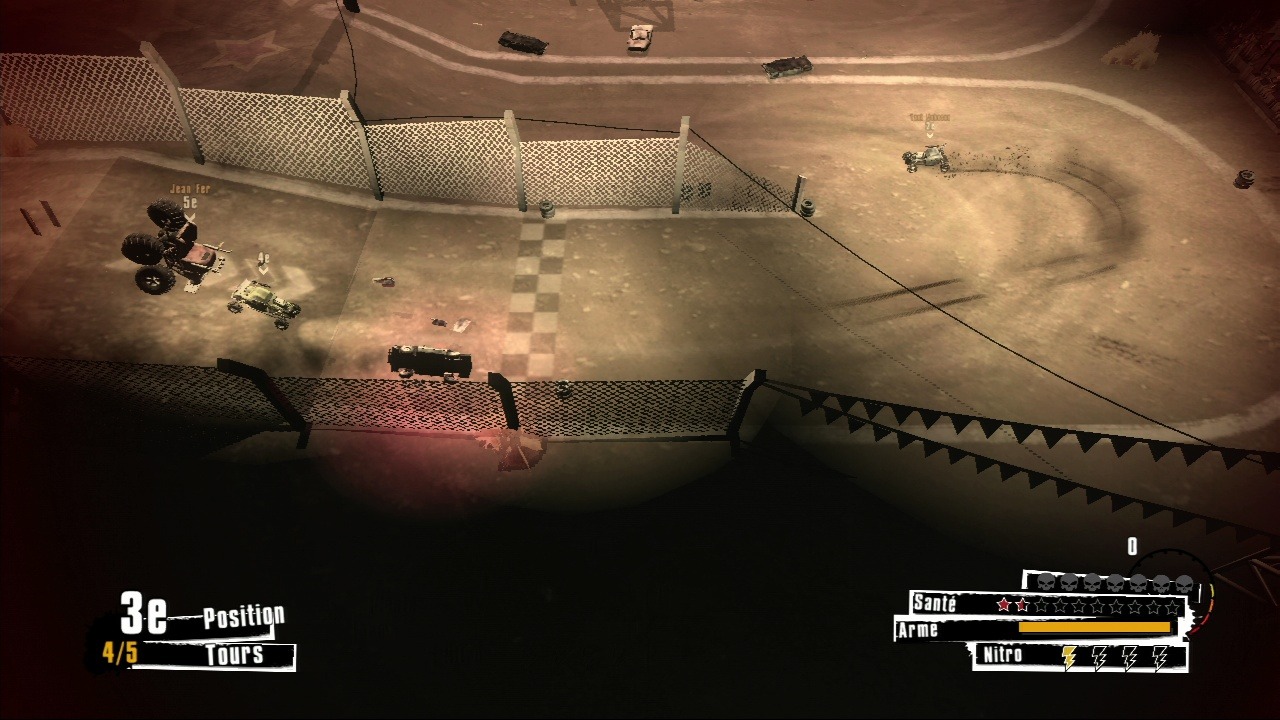The width and height of the screenshot is (1280, 720).
Task: Click the Arme label
Action: [917, 629]
